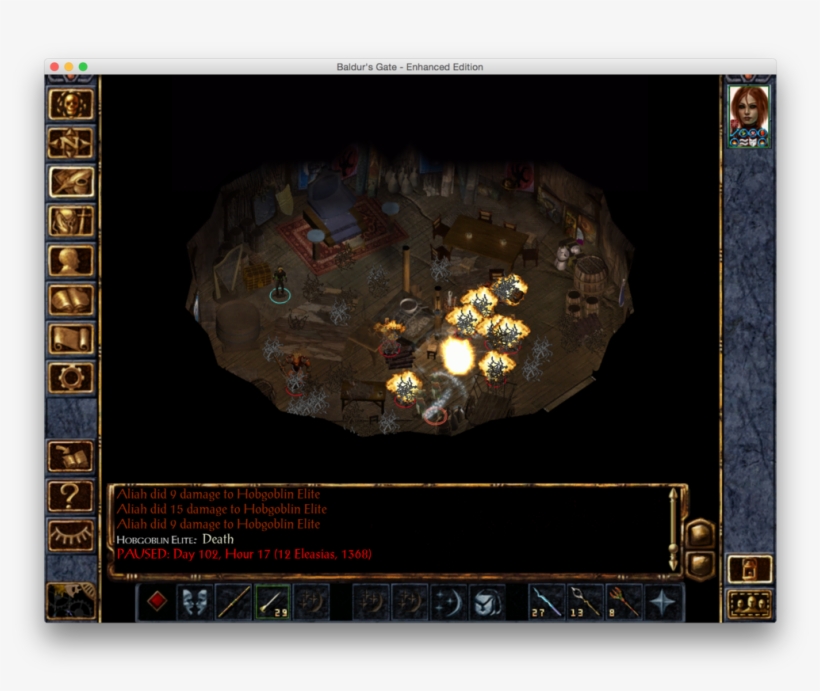The height and width of the screenshot is (691, 820).
Task: Choose the quick slot with count 13
Action: pos(586,601)
